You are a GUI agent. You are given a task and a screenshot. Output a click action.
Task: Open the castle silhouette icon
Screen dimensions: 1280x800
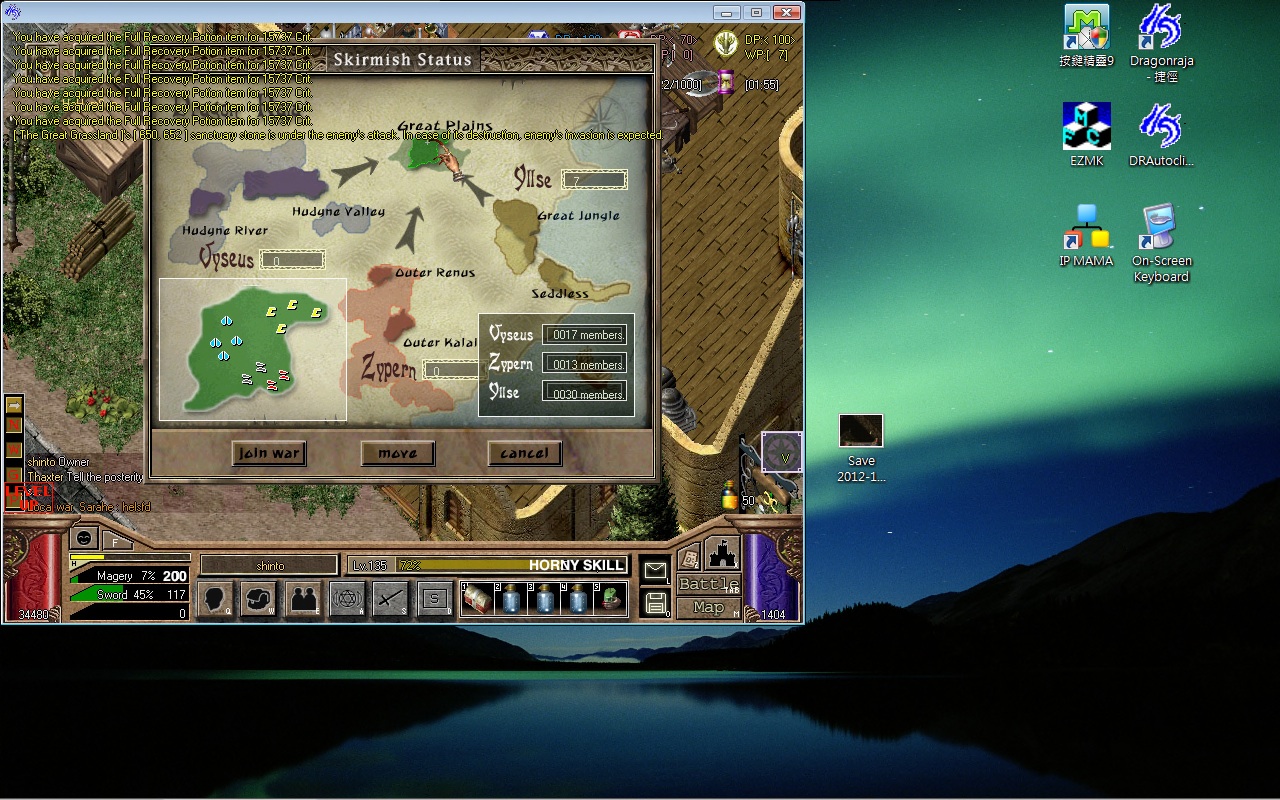click(722, 553)
